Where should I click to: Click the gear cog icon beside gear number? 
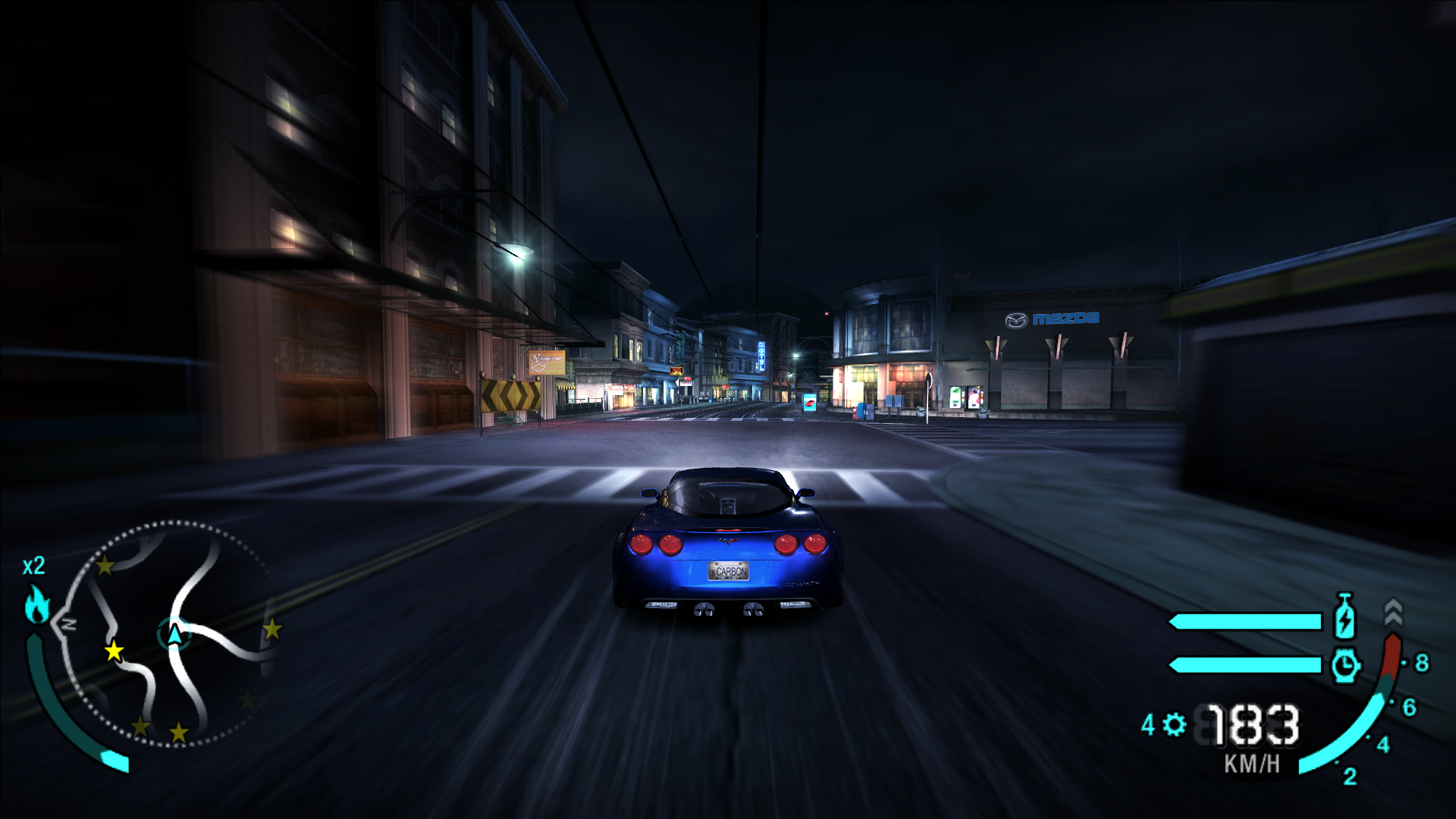[1175, 724]
